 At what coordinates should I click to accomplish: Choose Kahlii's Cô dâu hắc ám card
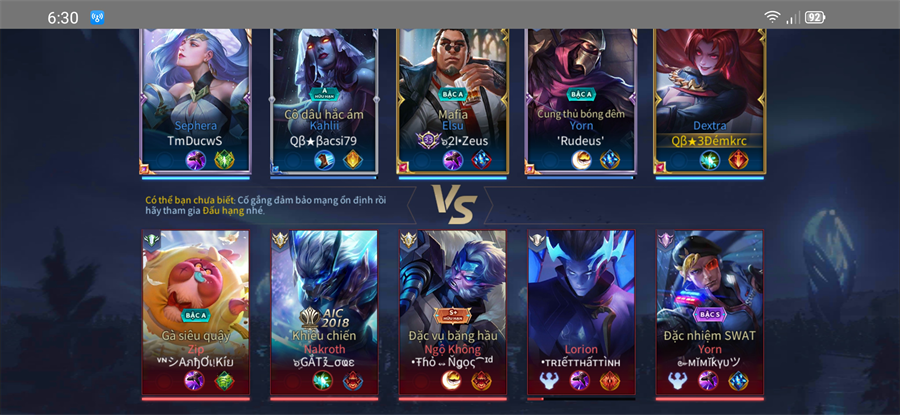[324, 100]
